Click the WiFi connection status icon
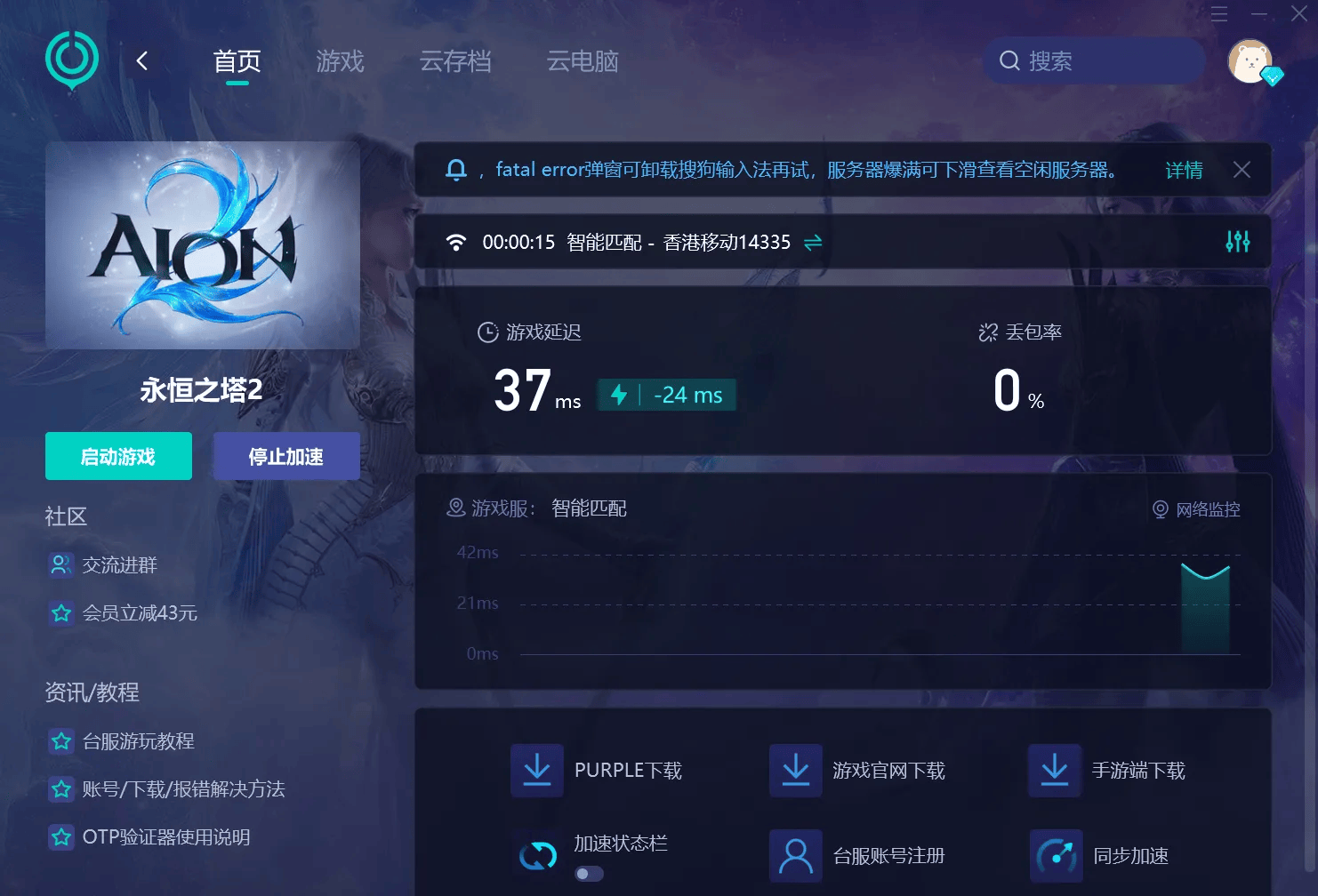The height and width of the screenshot is (896, 1318). point(456,241)
